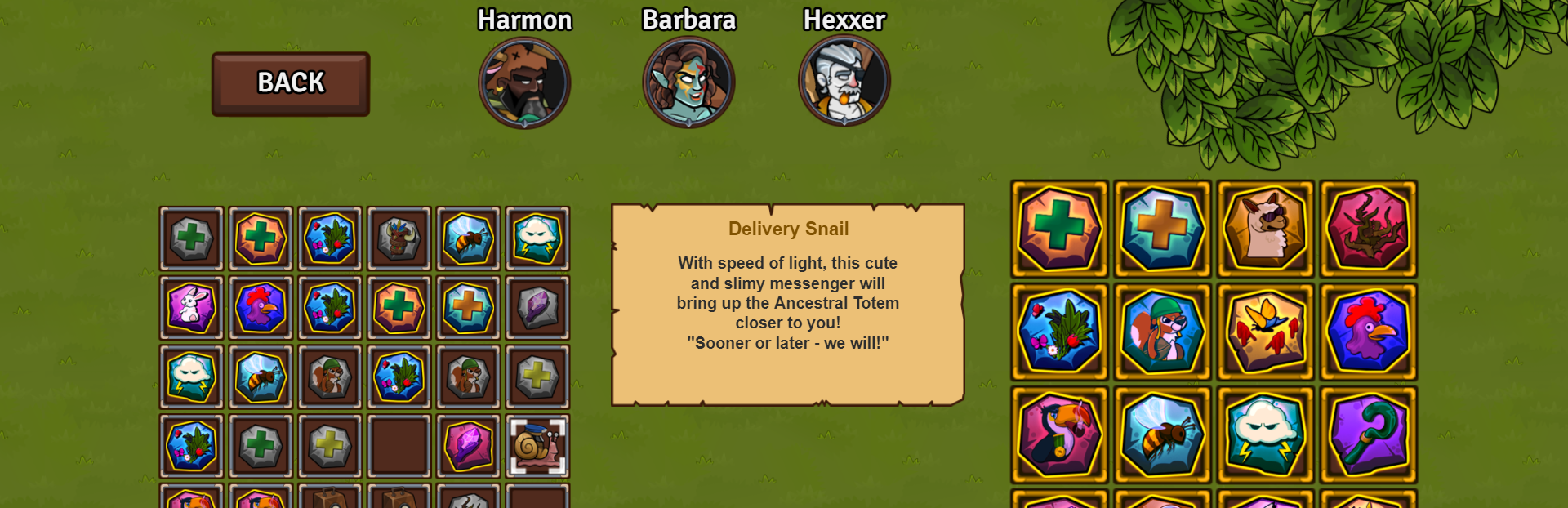
Task: Choose Barbara's hero portrait
Action: click(x=688, y=82)
